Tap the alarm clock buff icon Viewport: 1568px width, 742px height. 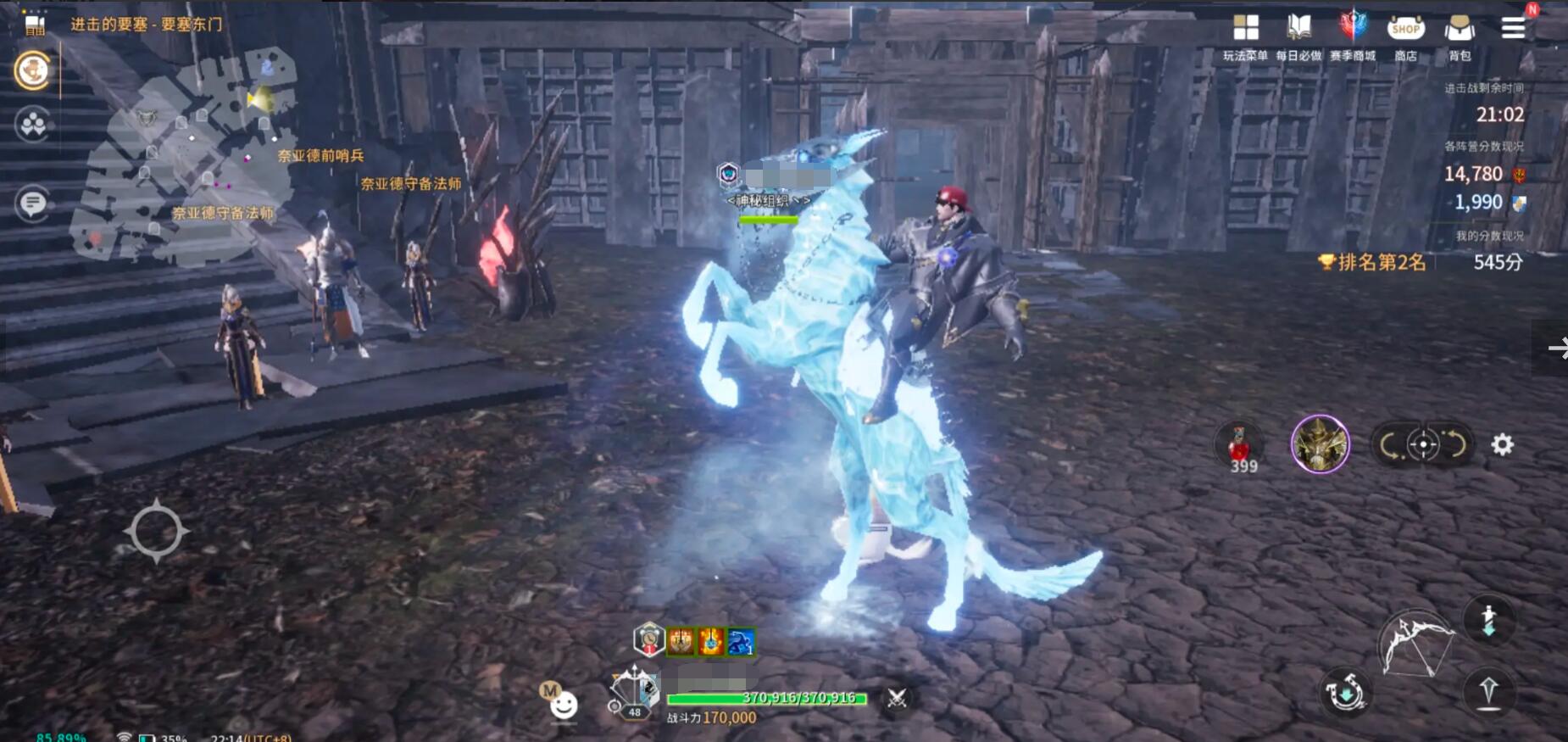click(x=648, y=640)
